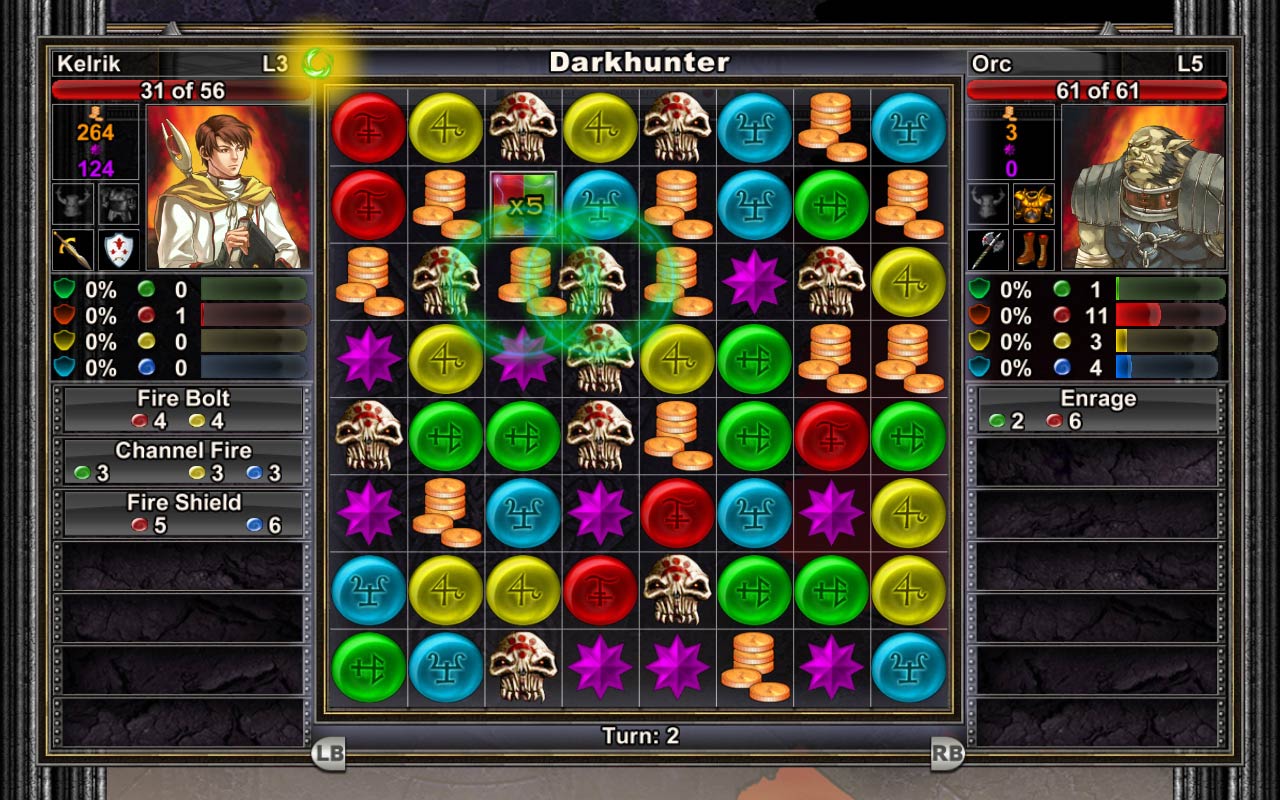Click the Orc's armor equipment slot

(x=1033, y=206)
